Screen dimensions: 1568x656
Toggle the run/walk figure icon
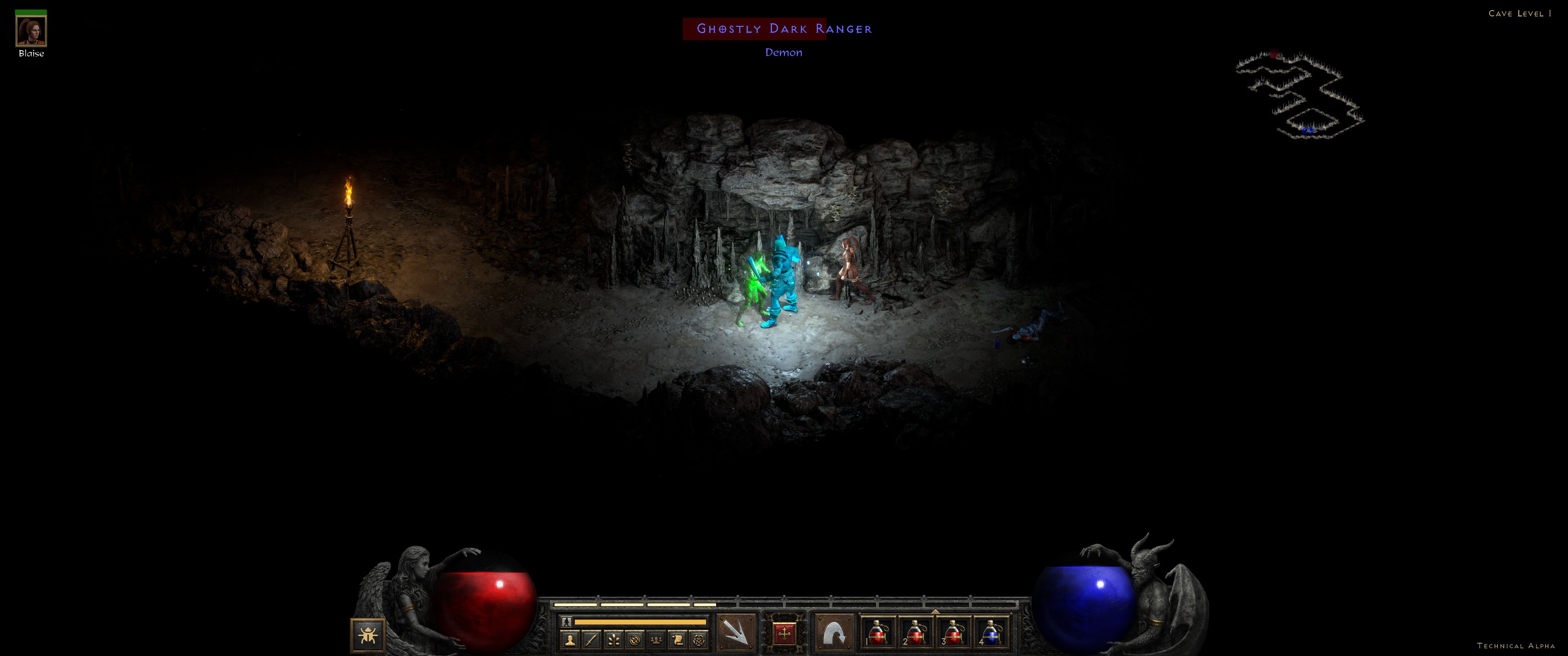(x=567, y=622)
